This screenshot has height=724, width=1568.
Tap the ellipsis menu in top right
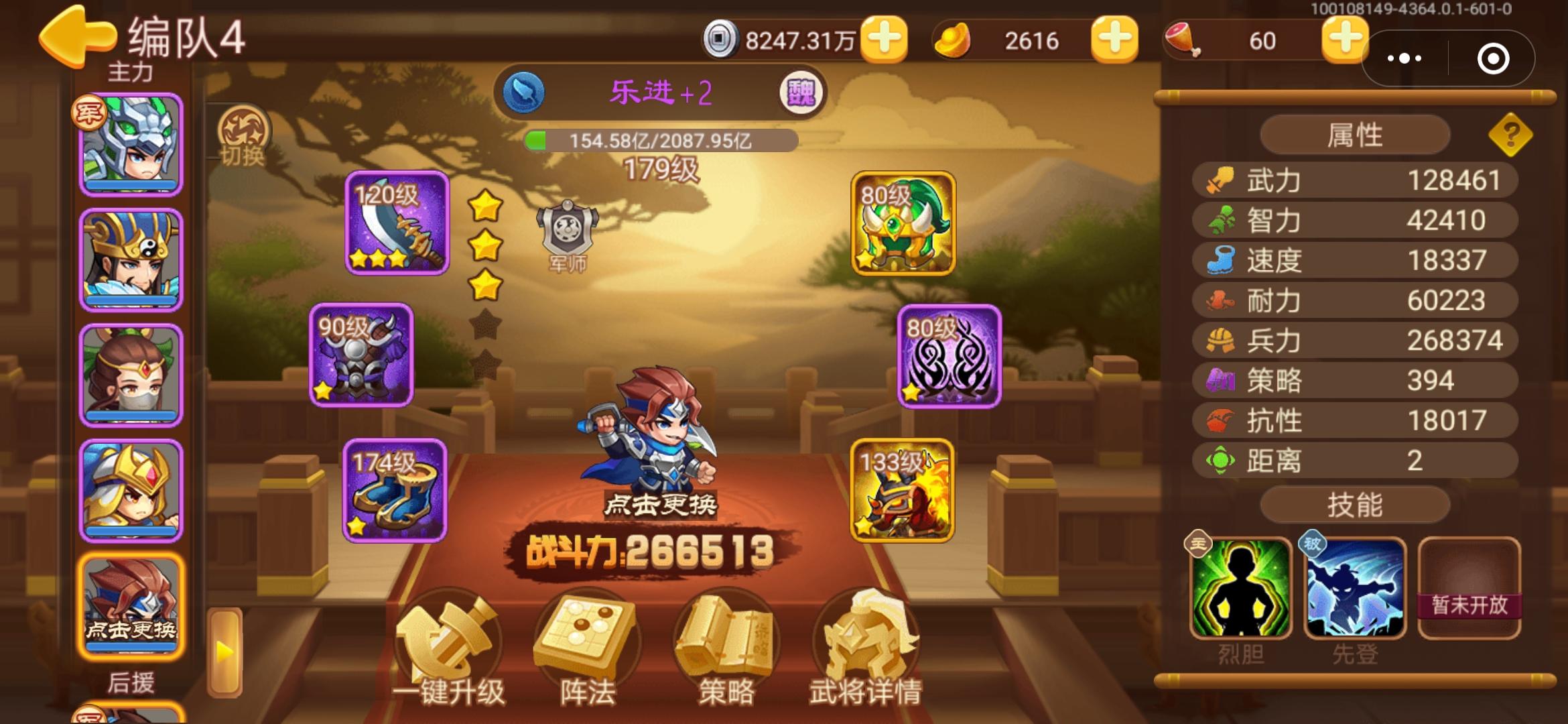coord(1407,59)
